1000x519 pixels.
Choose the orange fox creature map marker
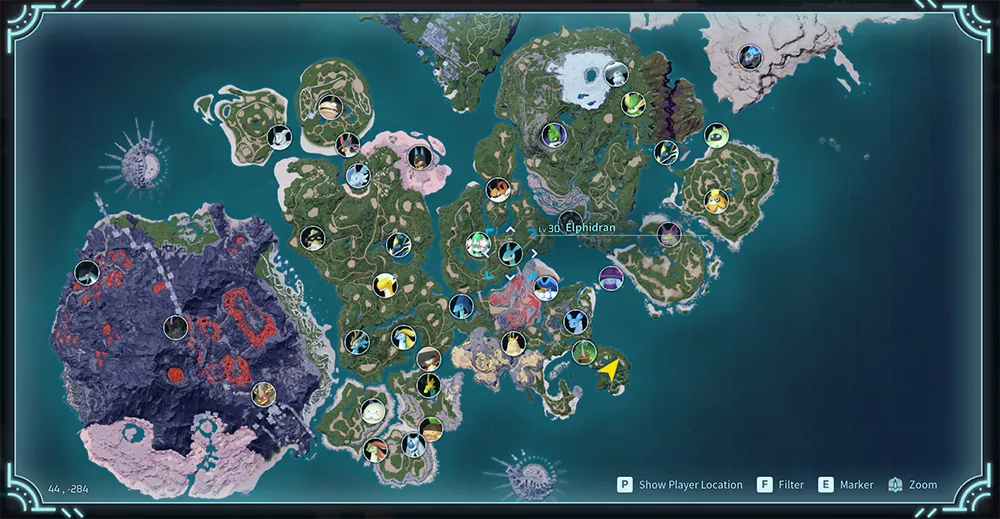pyautogui.click(x=498, y=189)
